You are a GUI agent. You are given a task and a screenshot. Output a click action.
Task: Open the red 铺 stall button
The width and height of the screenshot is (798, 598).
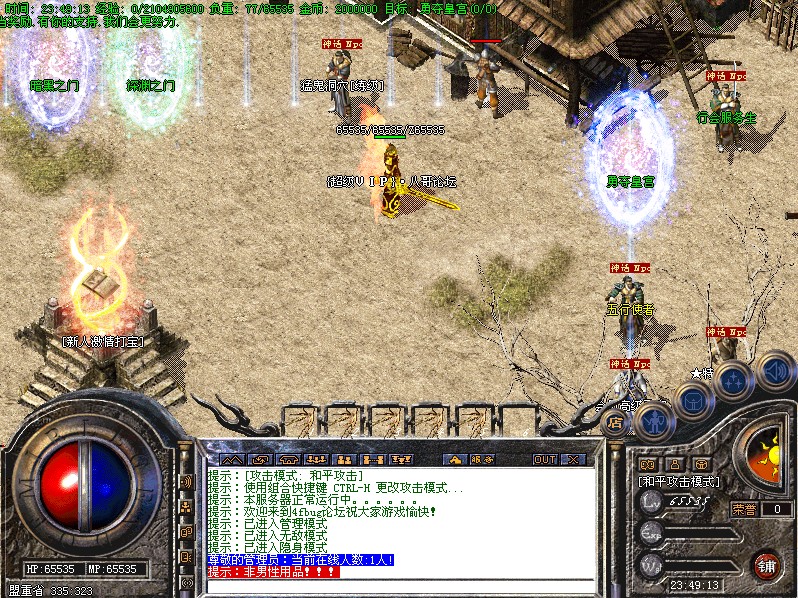pyautogui.click(x=767, y=565)
